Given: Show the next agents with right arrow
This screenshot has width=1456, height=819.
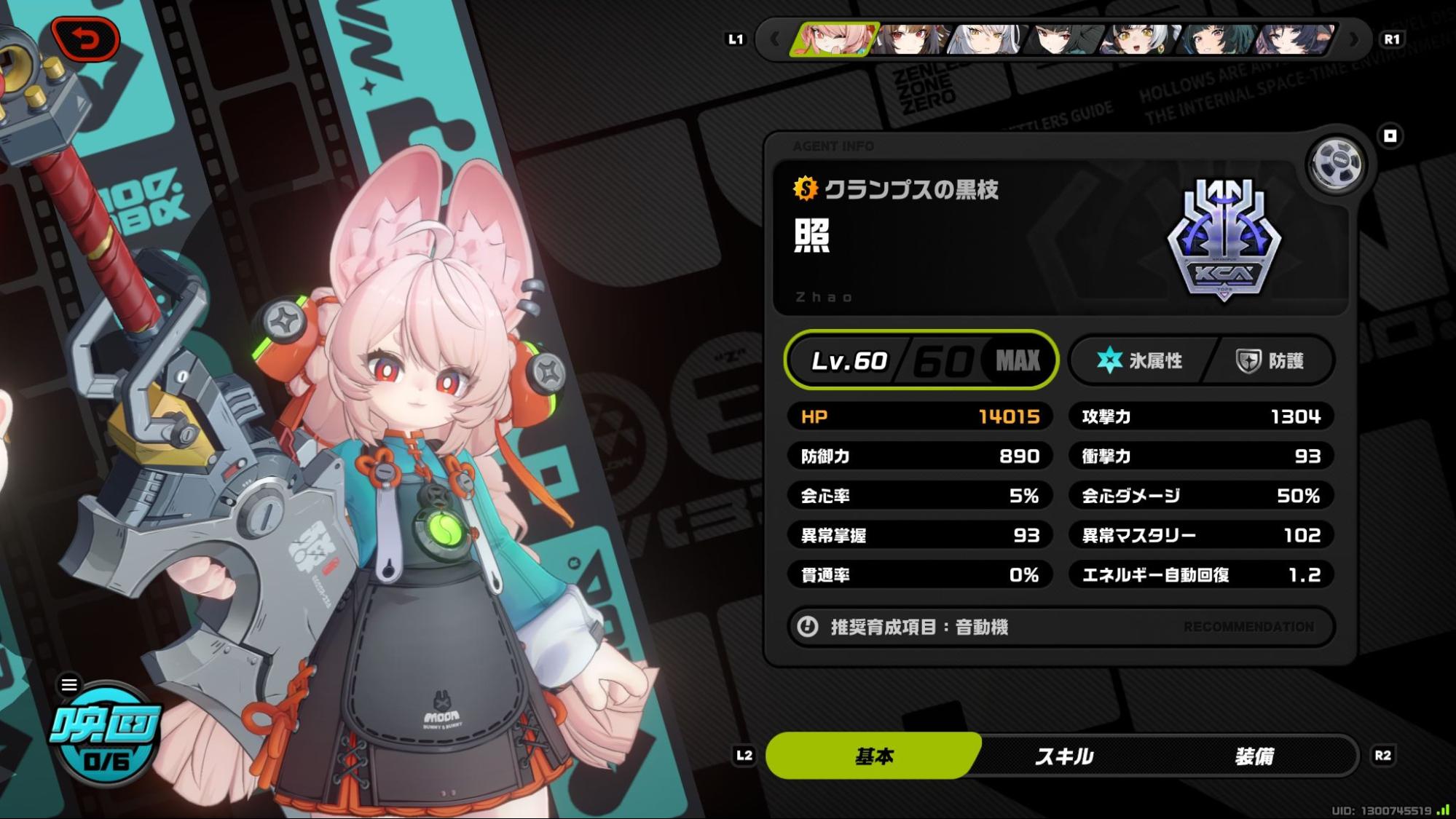Looking at the screenshot, I should click(x=1354, y=39).
